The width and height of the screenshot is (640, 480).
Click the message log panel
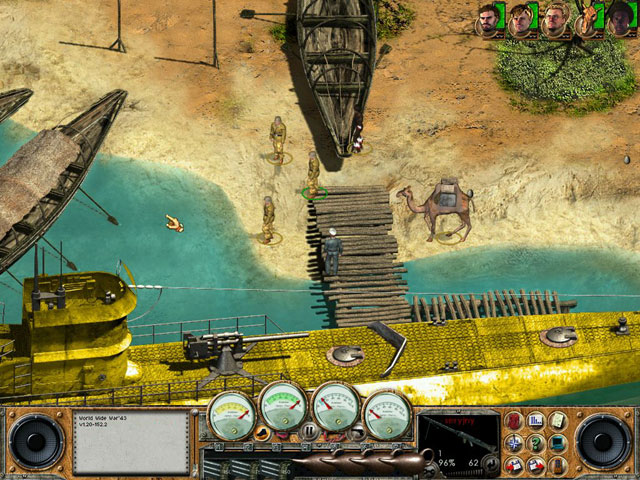[131, 441]
